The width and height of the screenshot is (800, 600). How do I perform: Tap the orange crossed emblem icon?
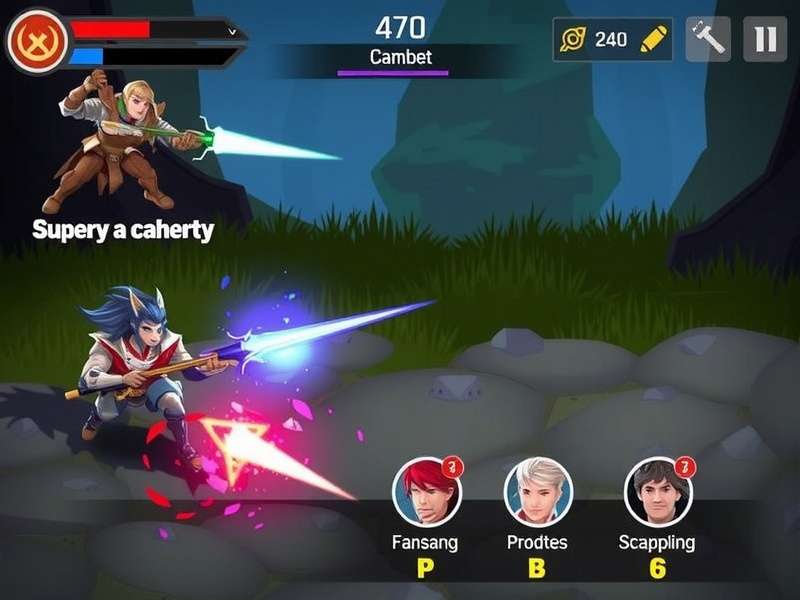[x=37, y=40]
